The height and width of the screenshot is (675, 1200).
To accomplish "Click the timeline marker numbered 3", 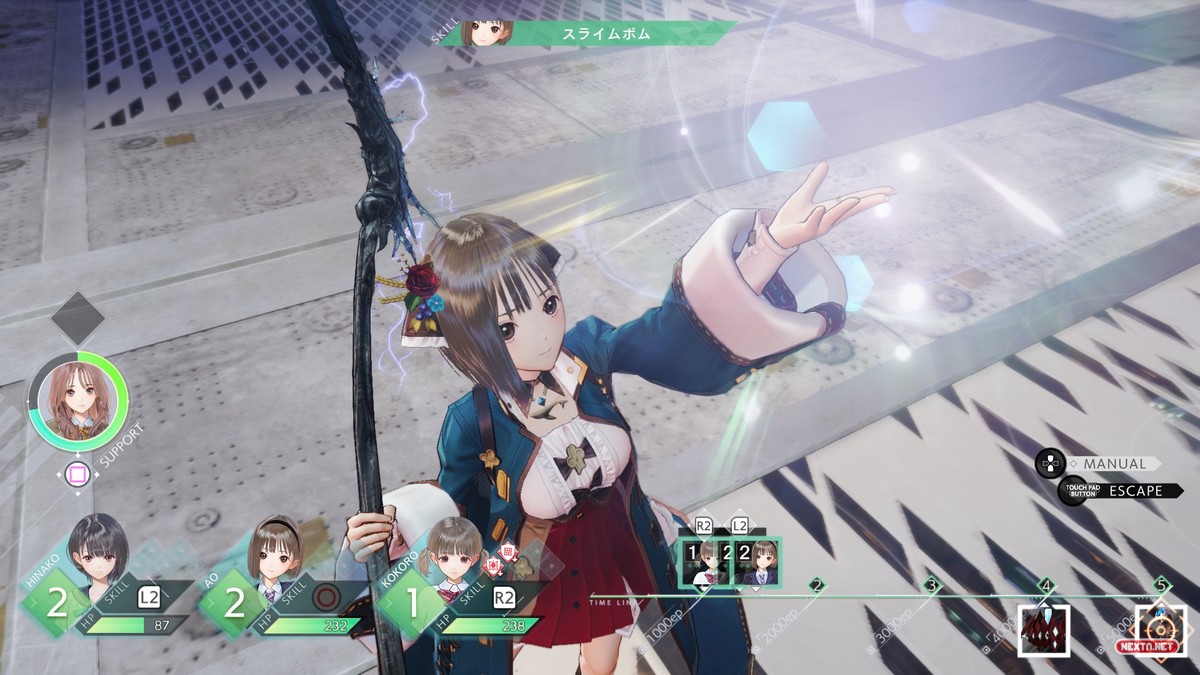I will click(x=932, y=586).
